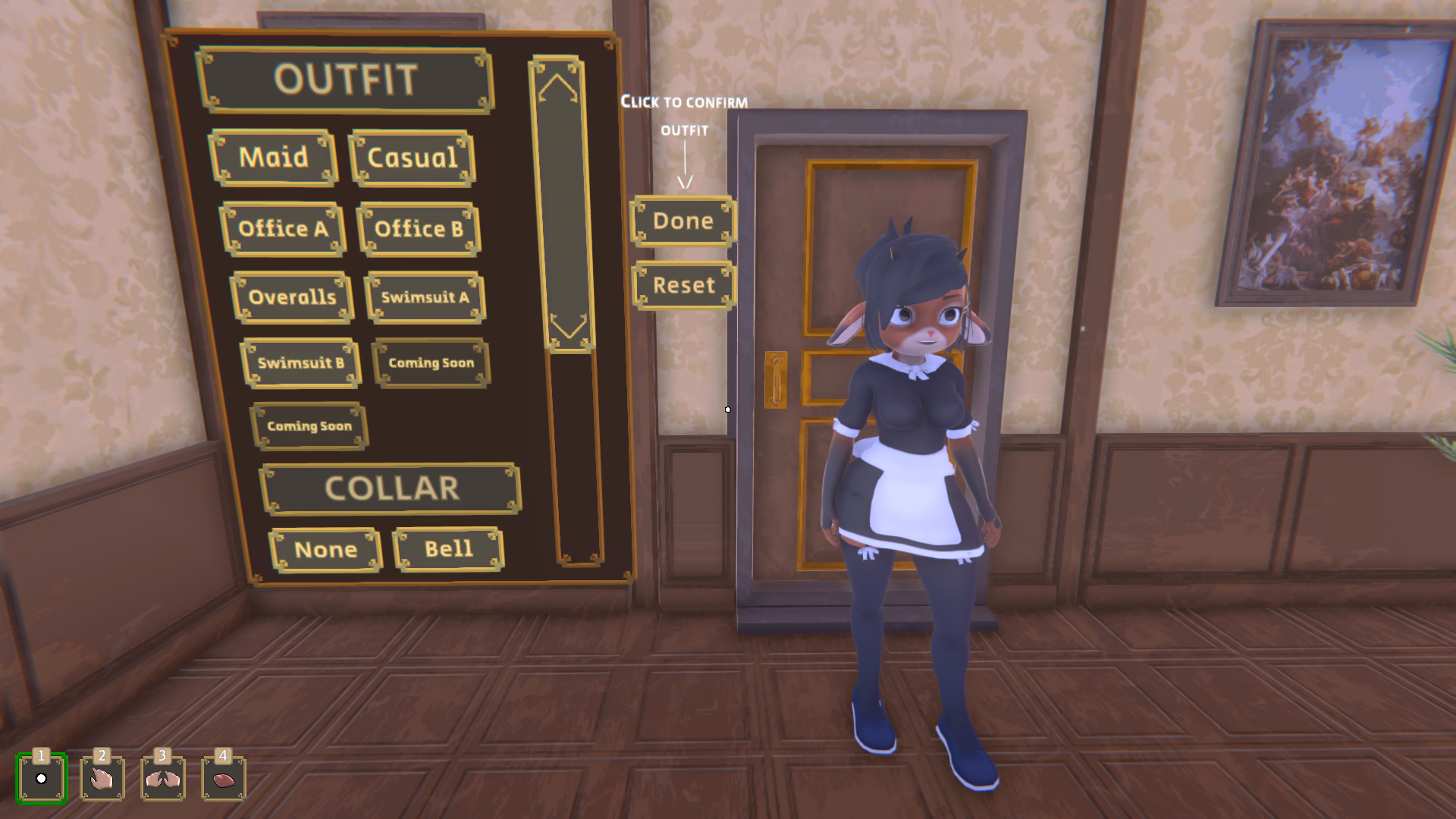Reset the outfit selection
The height and width of the screenshot is (819, 1456).
pos(683,286)
